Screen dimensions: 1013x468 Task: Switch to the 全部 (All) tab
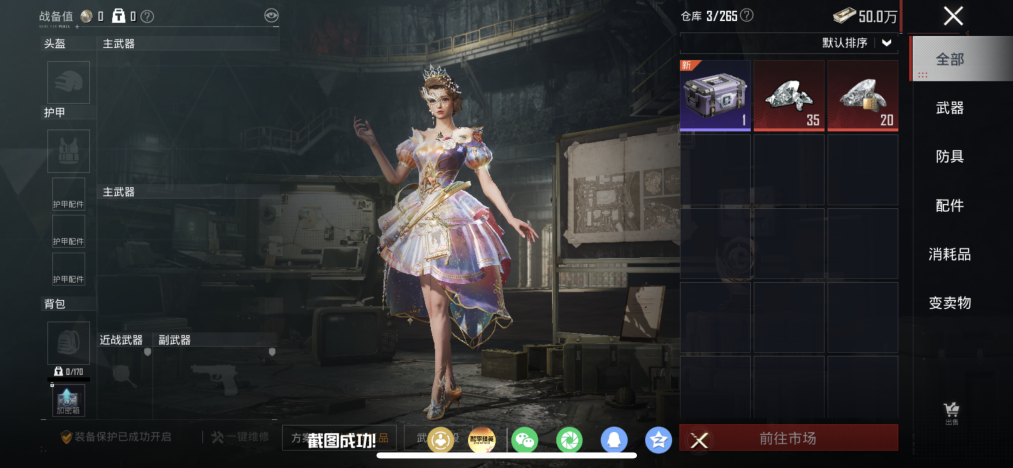(949, 59)
